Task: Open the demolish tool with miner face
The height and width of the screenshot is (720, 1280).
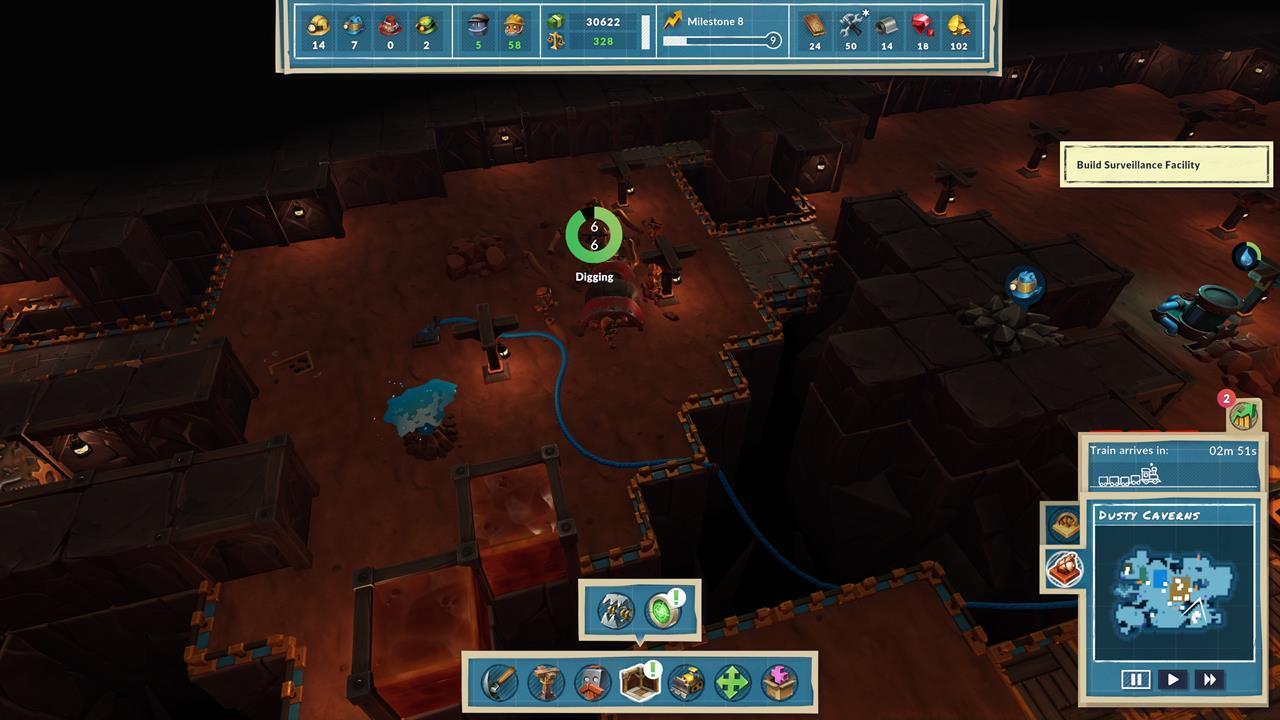Action: point(591,682)
